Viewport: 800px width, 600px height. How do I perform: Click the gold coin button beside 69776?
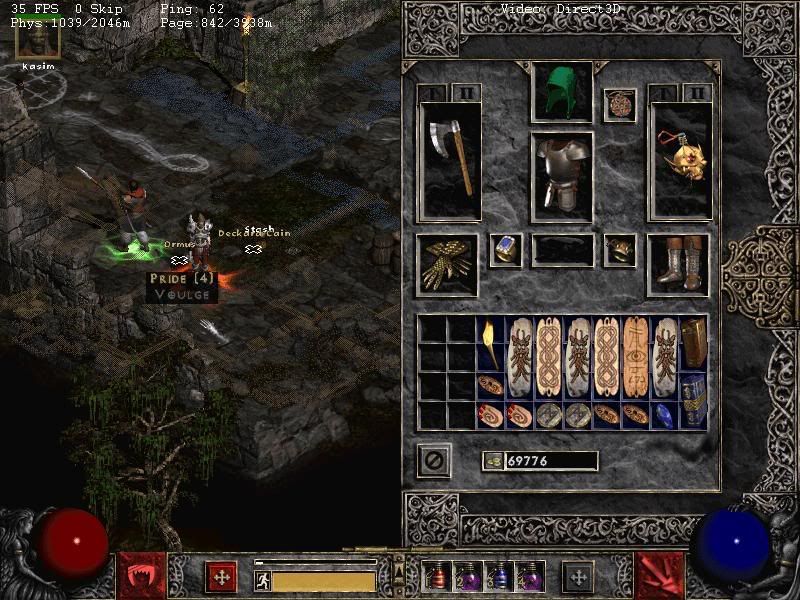(493, 461)
